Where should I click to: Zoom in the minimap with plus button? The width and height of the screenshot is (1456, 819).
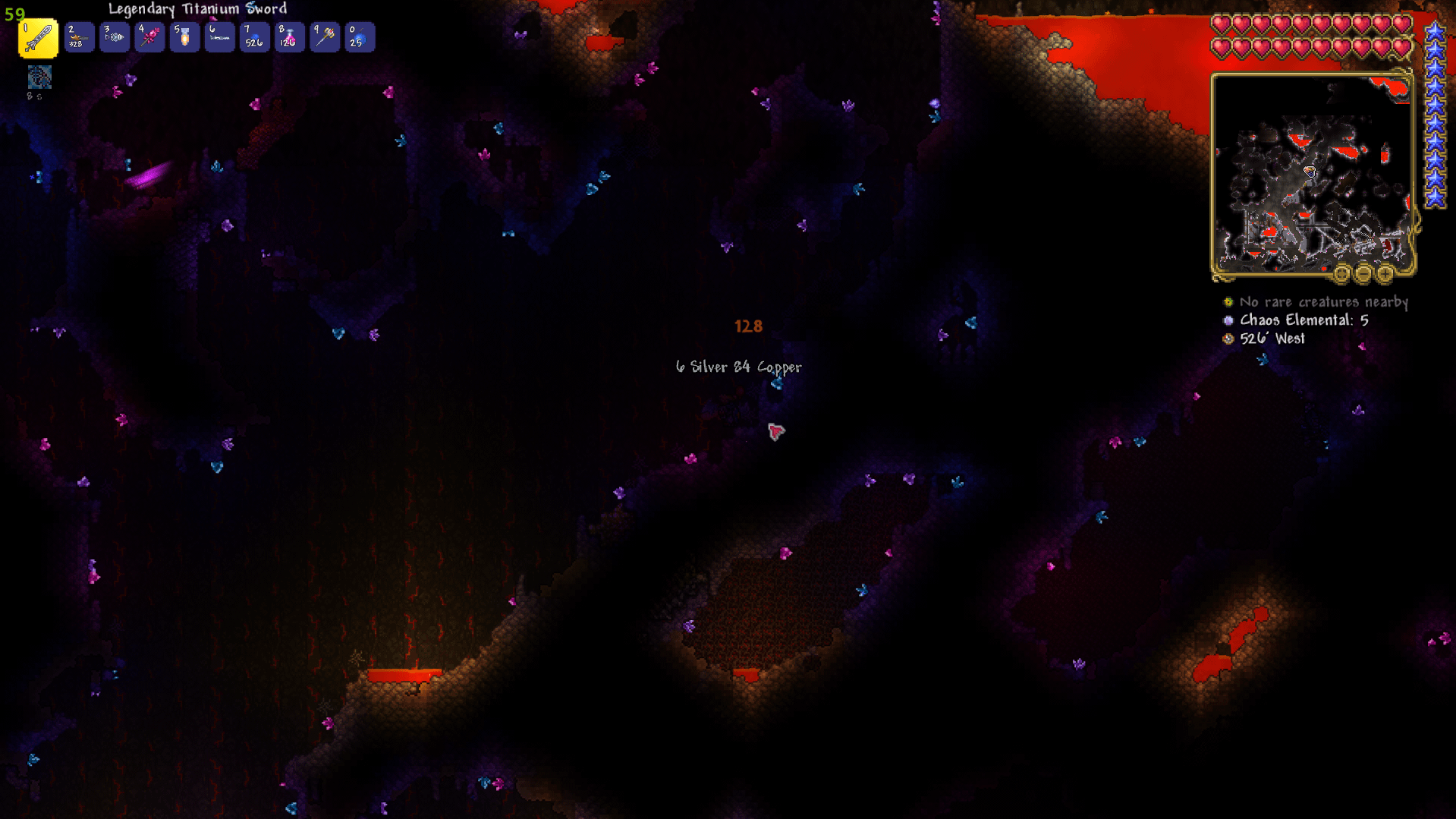[x=1385, y=273]
